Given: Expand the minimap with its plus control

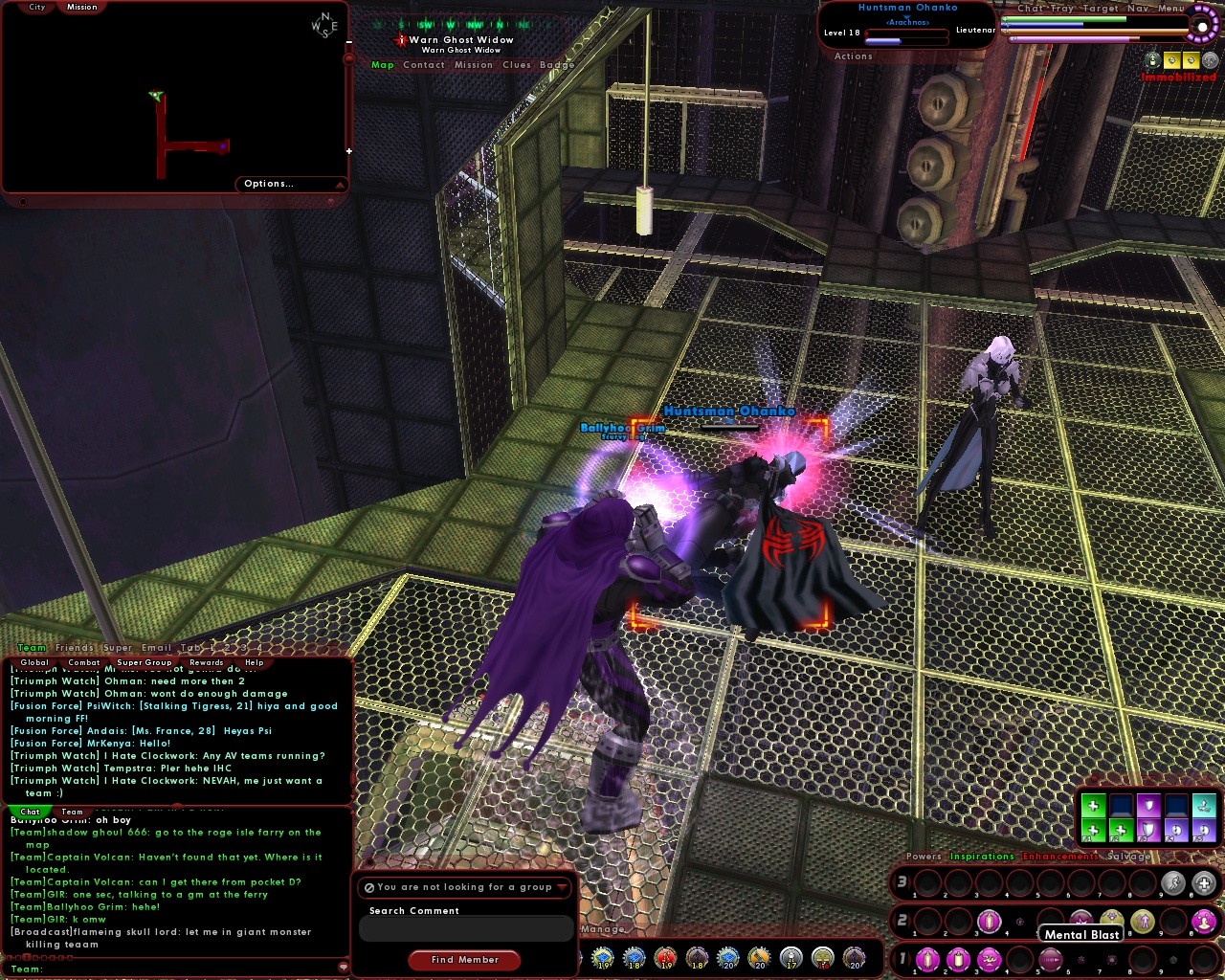Looking at the screenshot, I should [x=349, y=150].
